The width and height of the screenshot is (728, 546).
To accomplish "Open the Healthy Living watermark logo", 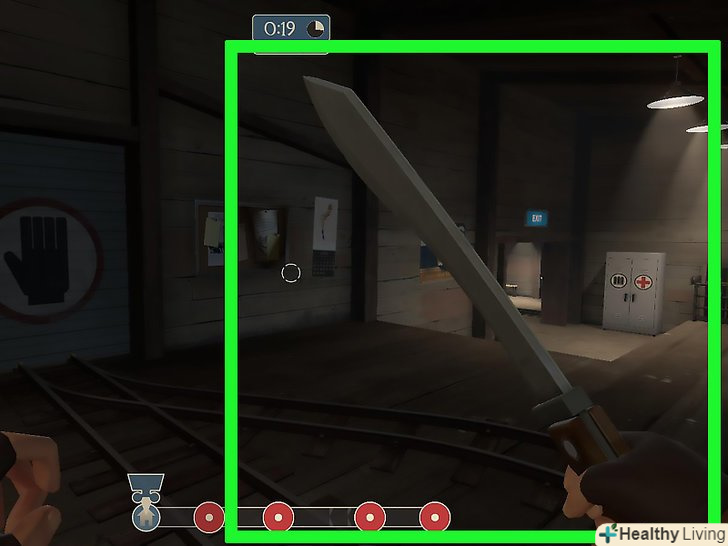I will (660, 534).
